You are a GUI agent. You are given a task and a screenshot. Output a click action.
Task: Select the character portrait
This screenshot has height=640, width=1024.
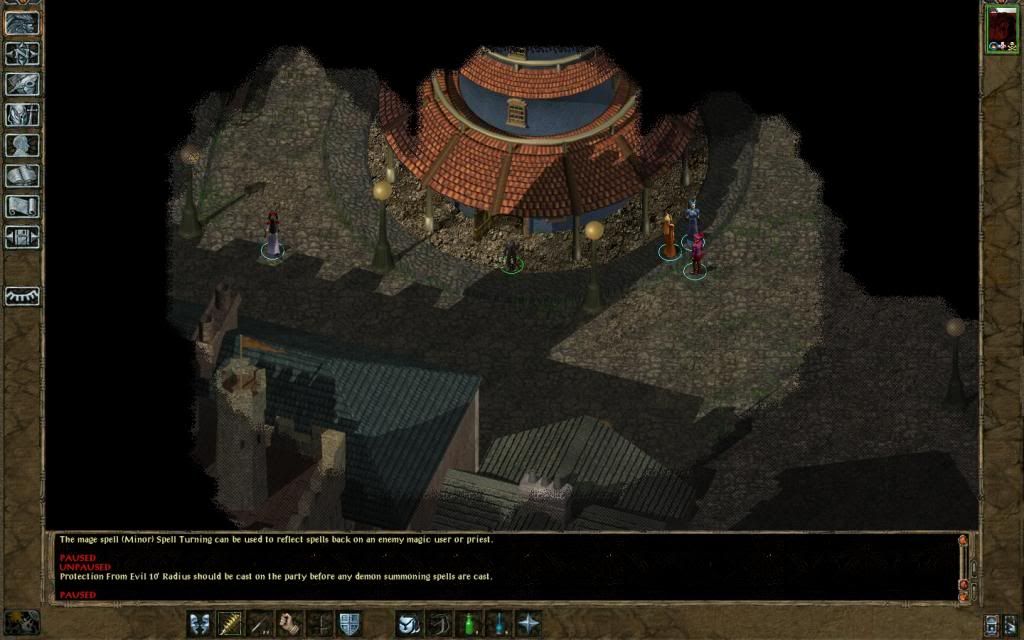click(x=1001, y=28)
